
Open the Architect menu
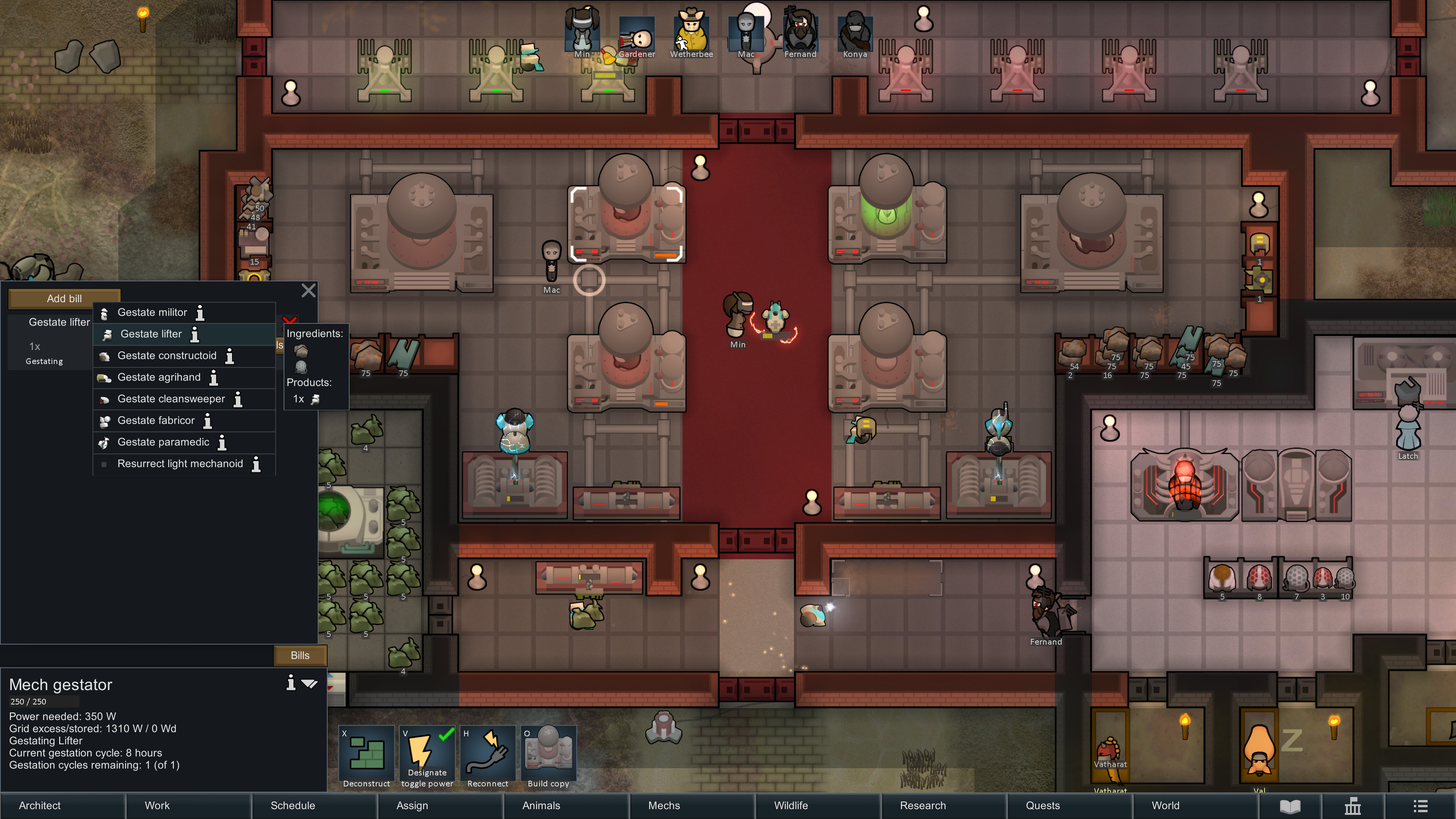click(39, 805)
